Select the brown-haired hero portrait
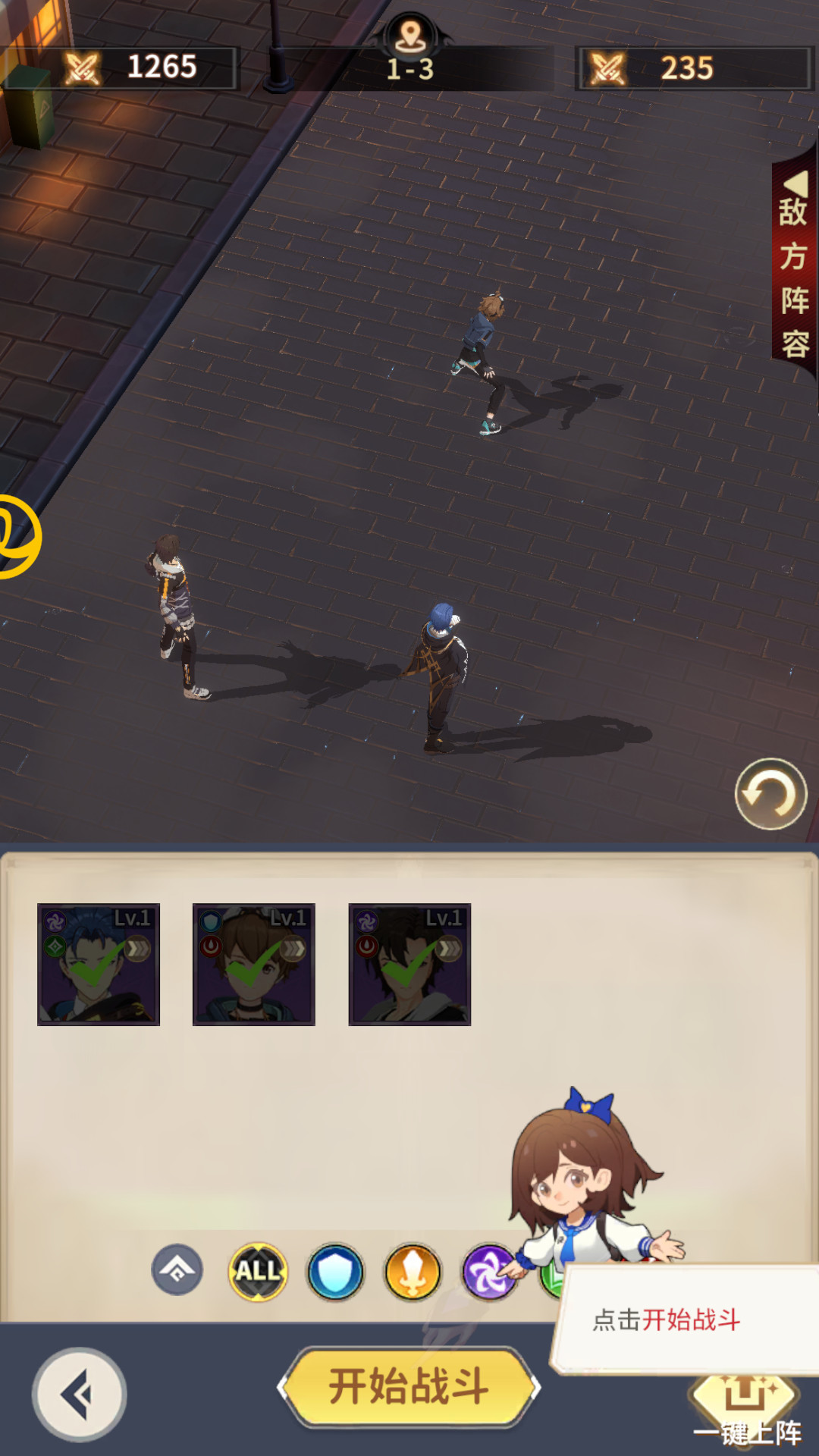 coord(254,965)
